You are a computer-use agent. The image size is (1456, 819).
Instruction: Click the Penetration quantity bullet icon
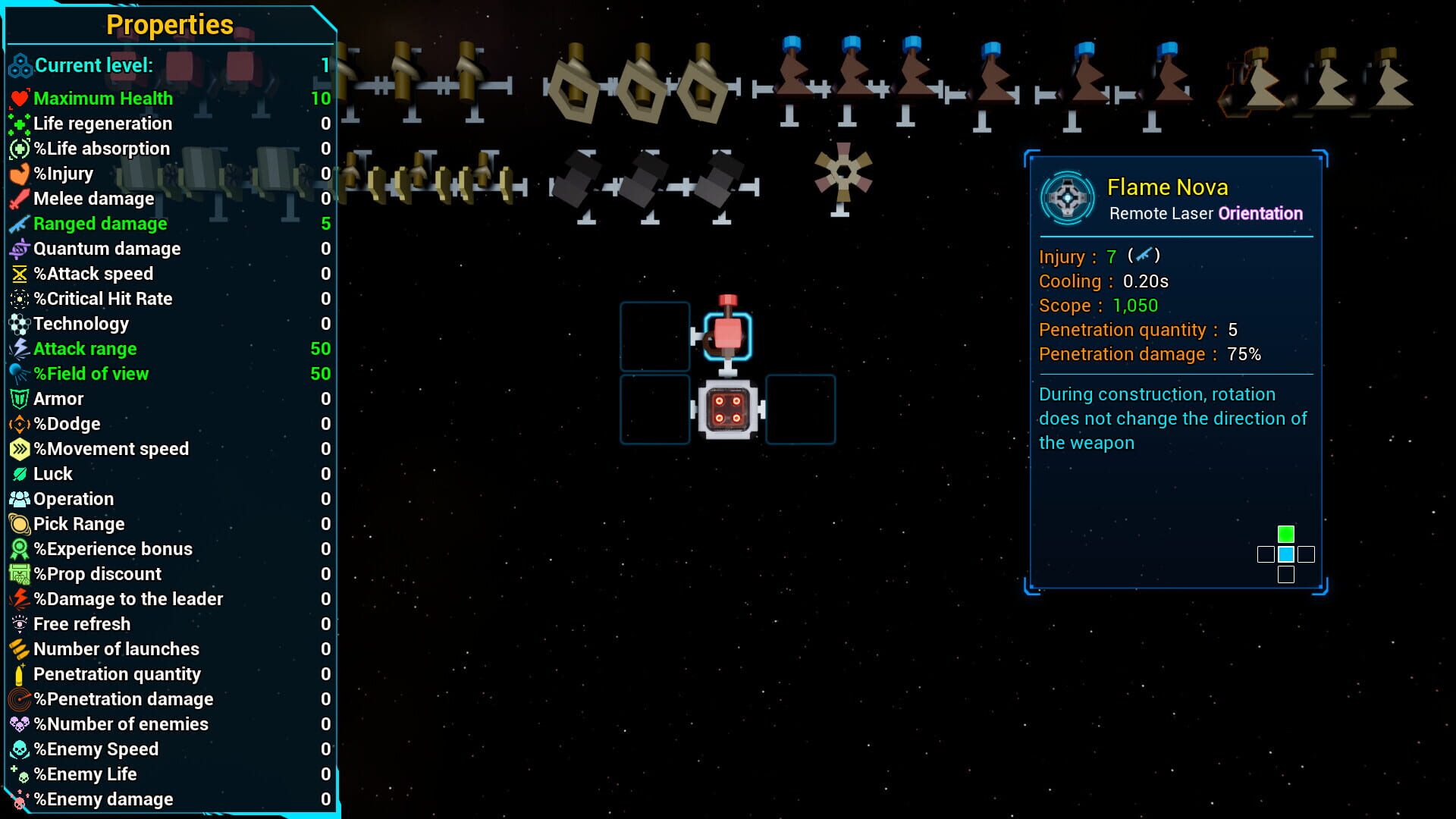[17, 674]
